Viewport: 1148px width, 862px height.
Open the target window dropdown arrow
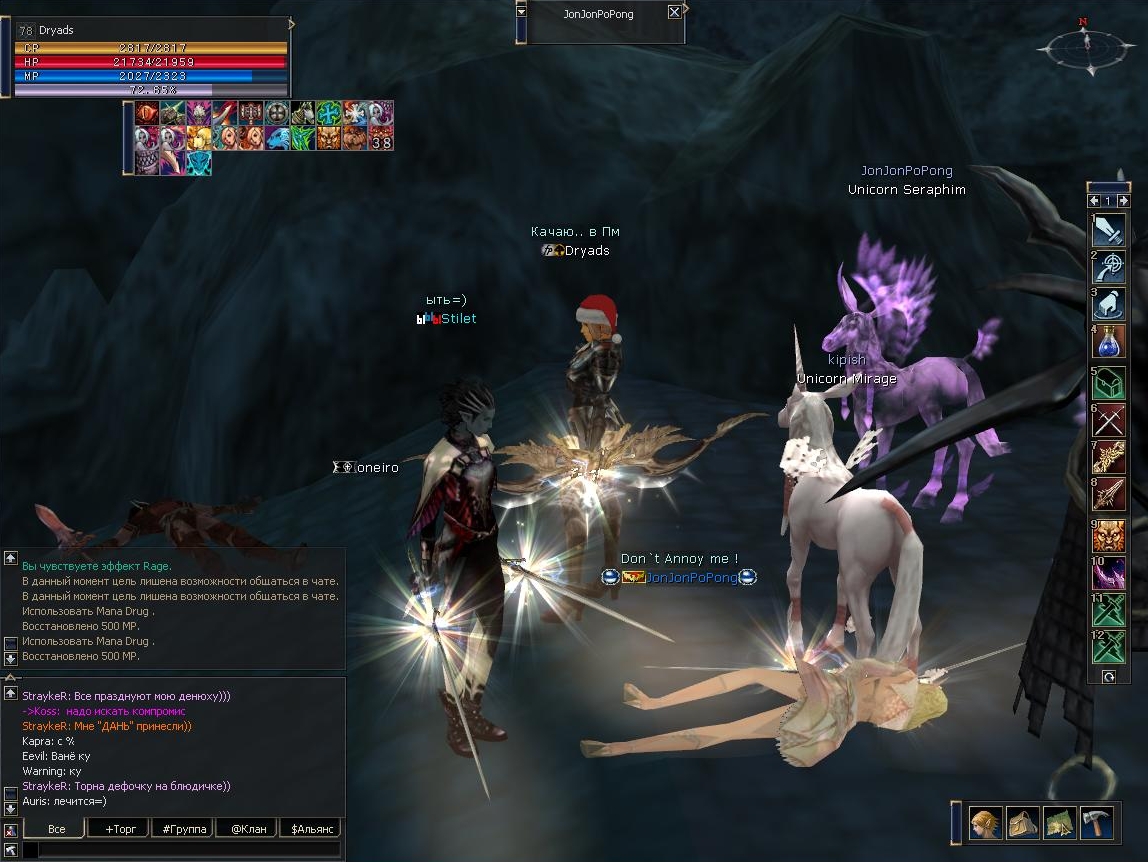click(521, 12)
